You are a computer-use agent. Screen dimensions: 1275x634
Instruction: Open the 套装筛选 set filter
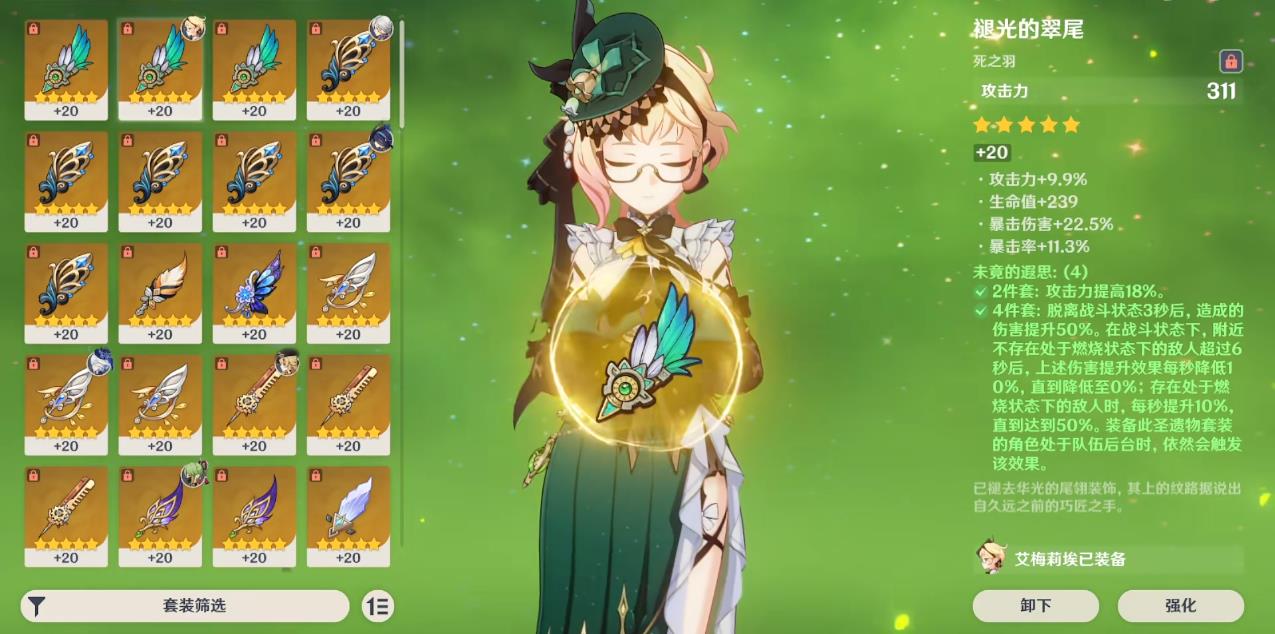[x=185, y=606]
